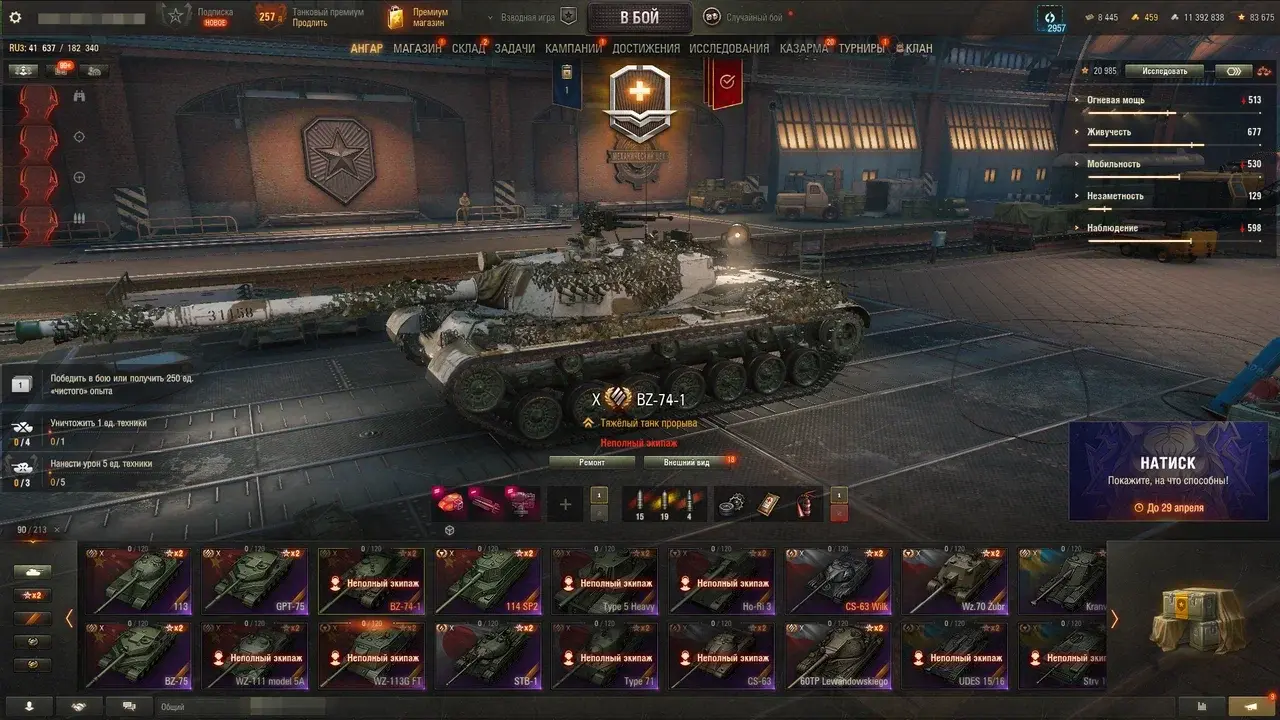Open the КАМПАНИИ tab
This screenshot has height=720, width=1280.
coord(572,48)
